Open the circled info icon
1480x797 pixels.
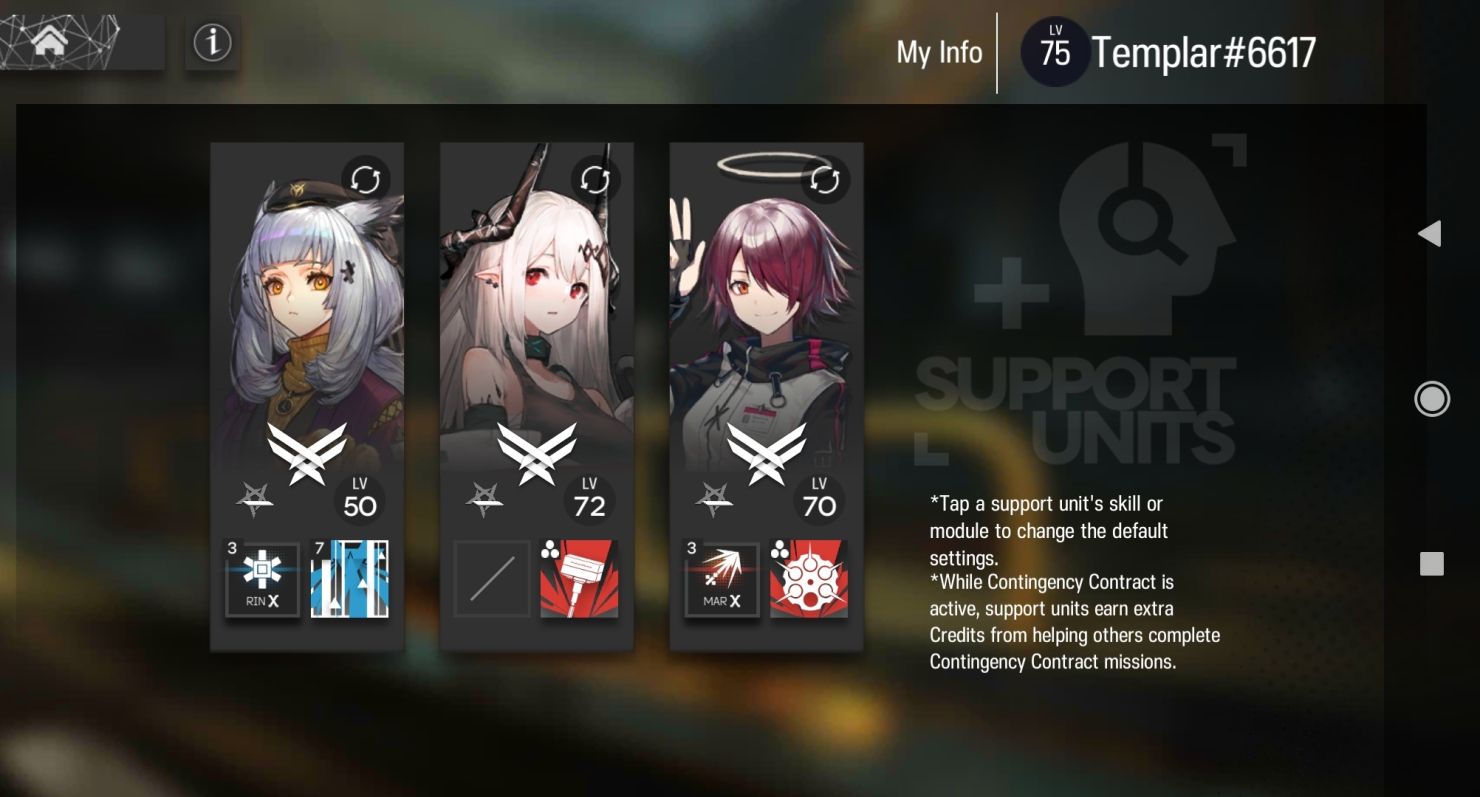(213, 43)
